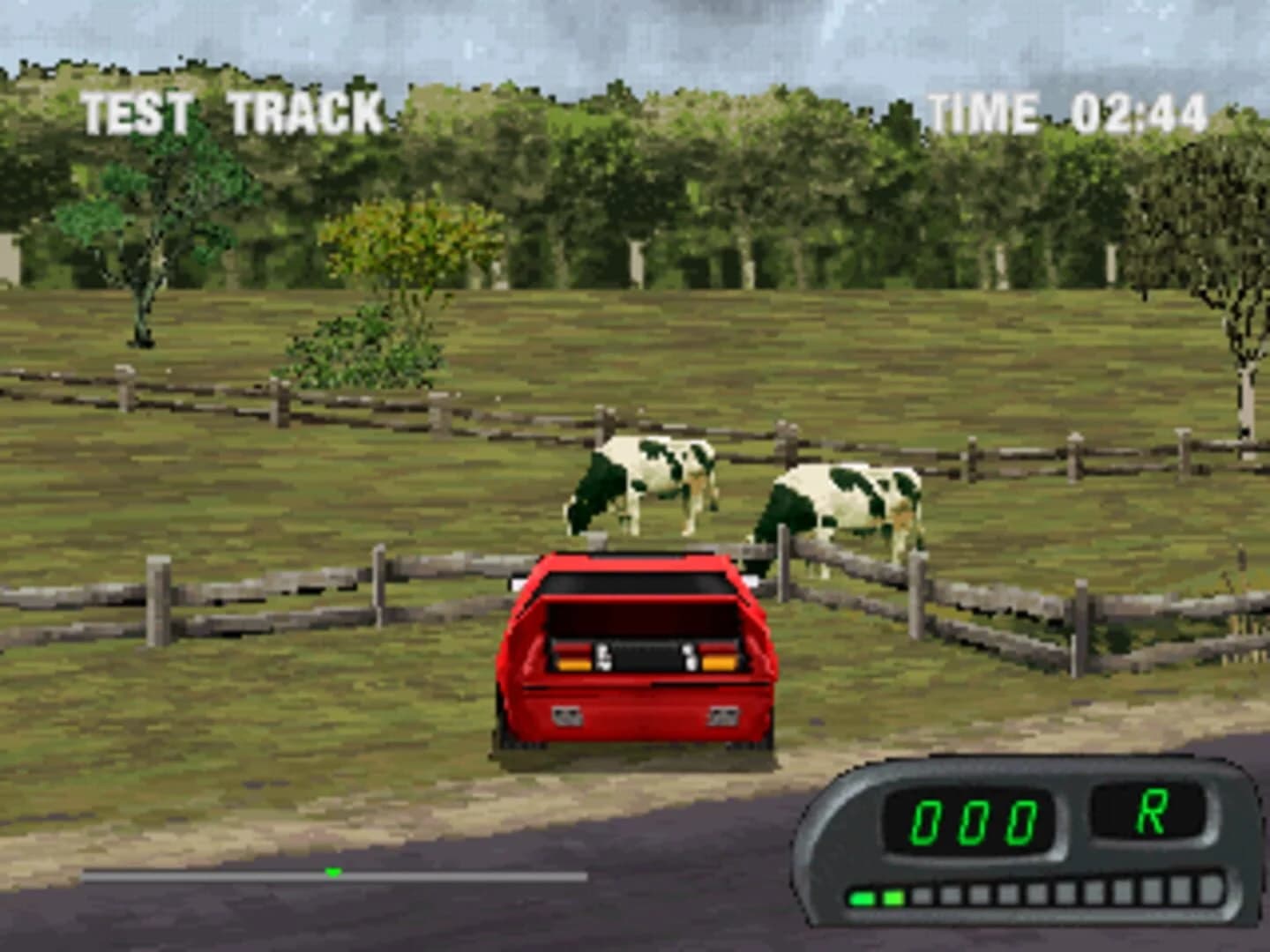The width and height of the screenshot is (1270, 952).
Task: Click the RPM LED bar gauge
Action: (x=1035, y=894)
